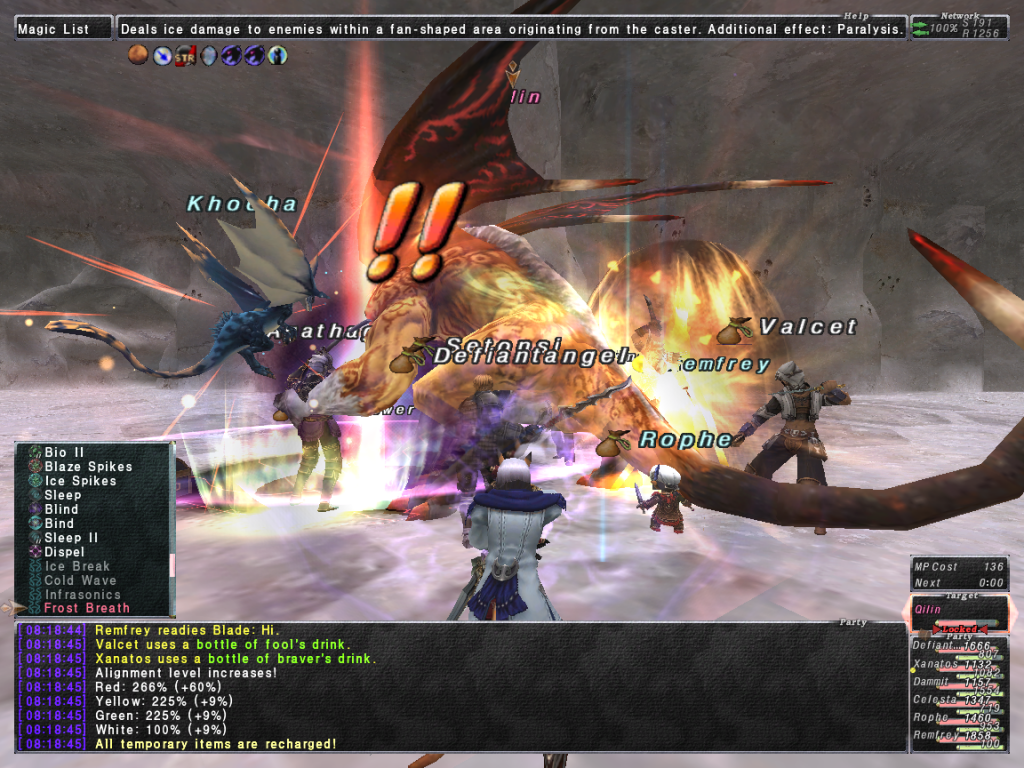Select the Blind spell
This screenshot has width=1024, height=768.
(x=61, y=509)
